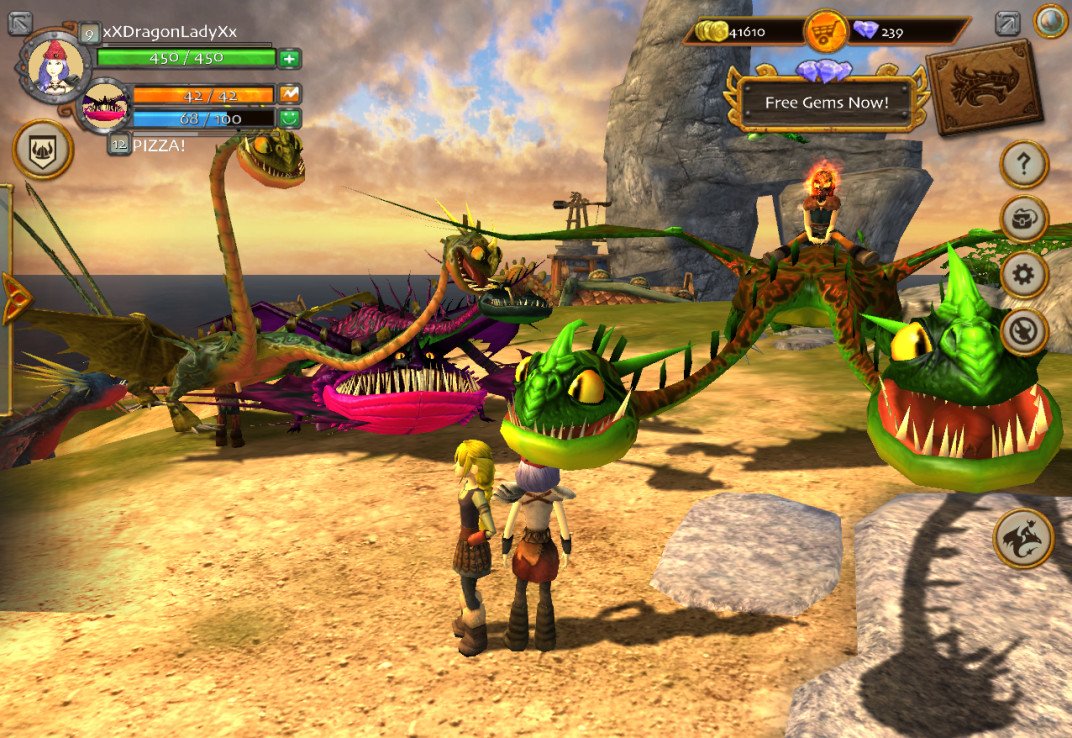Expand the left-edge side panel arrow

click(14, 298)
